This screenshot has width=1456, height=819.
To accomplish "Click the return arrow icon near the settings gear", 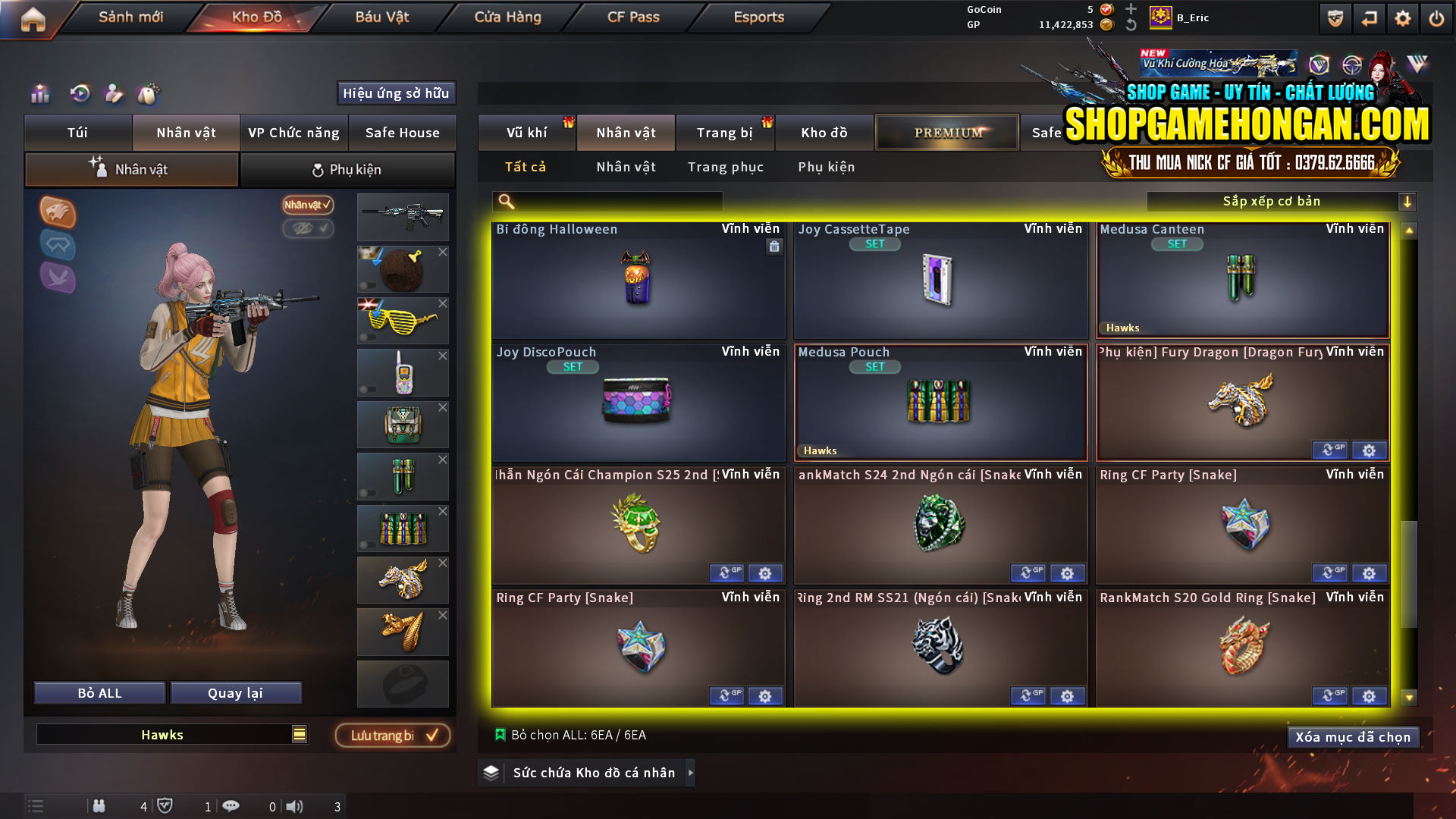I will tap(1369, 17).
